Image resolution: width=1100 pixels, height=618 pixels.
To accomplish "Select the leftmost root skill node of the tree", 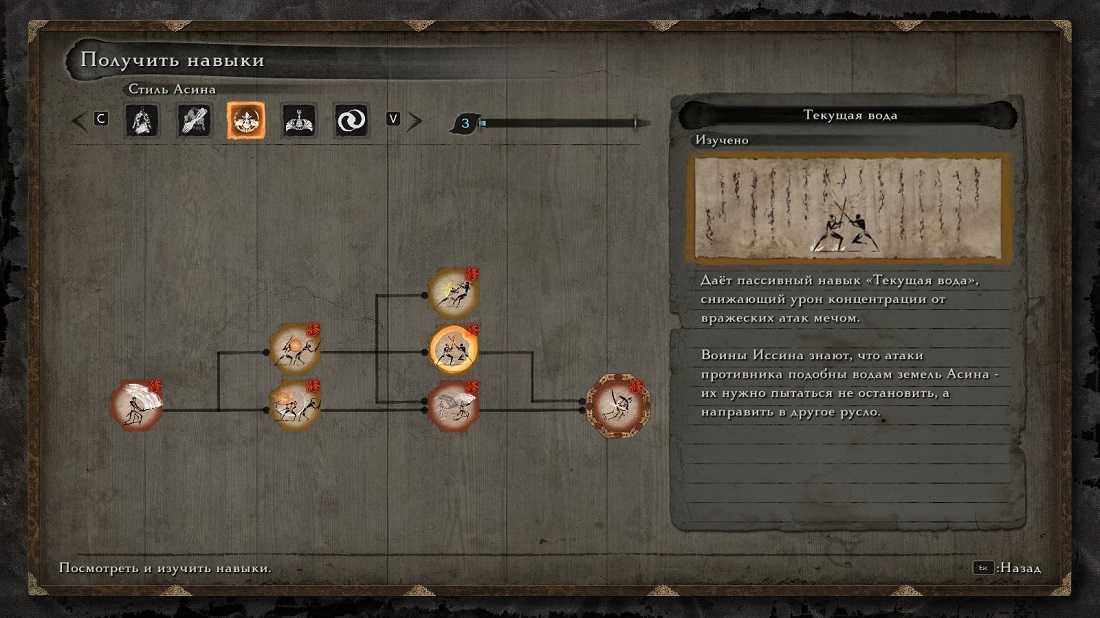I will pyautogui.click(x=136, y=406).
